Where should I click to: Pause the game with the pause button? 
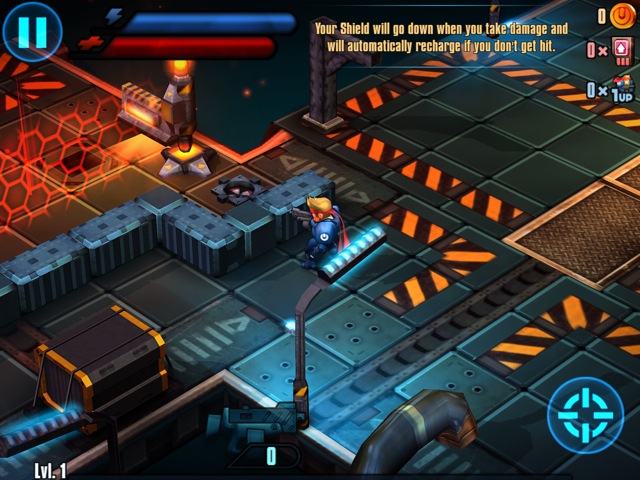coord(32,32)
